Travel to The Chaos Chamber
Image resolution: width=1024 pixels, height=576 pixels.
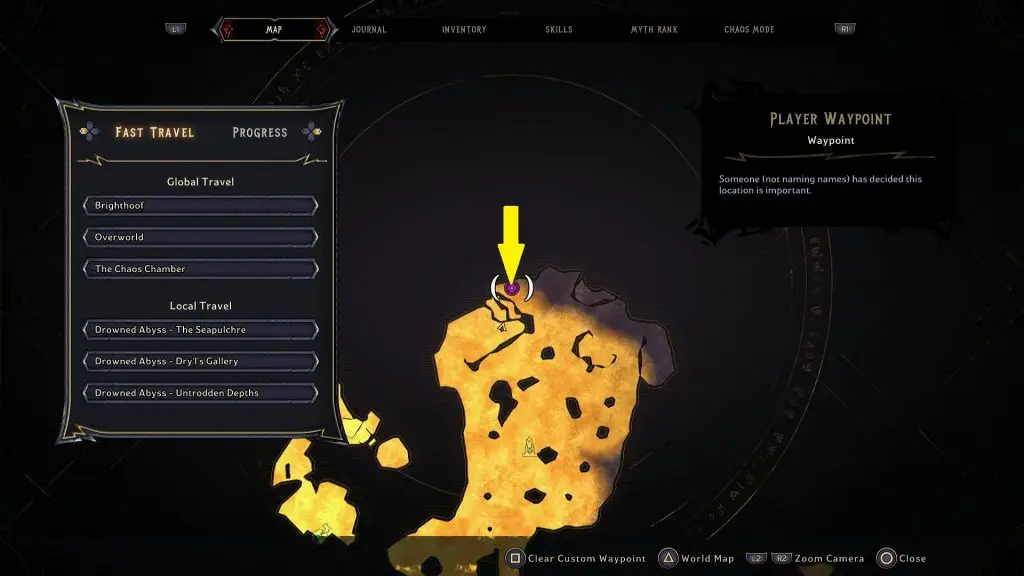[x=201, y=269]
